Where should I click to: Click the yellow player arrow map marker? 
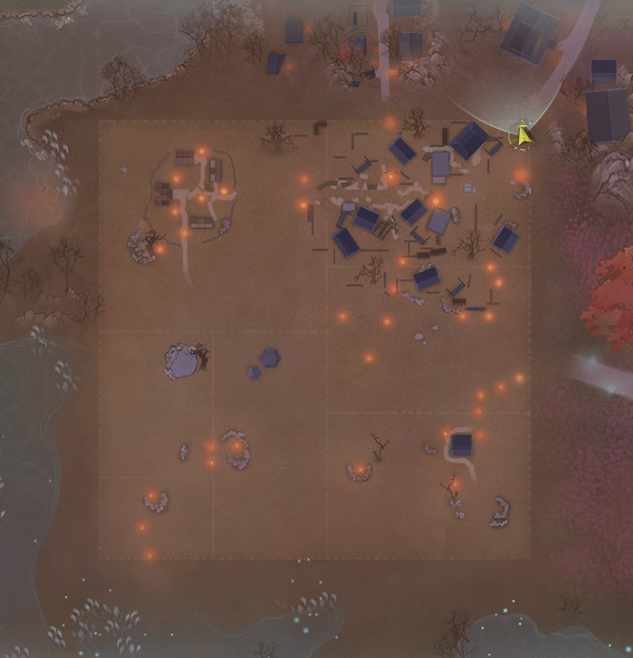click(x=521, y=136)
